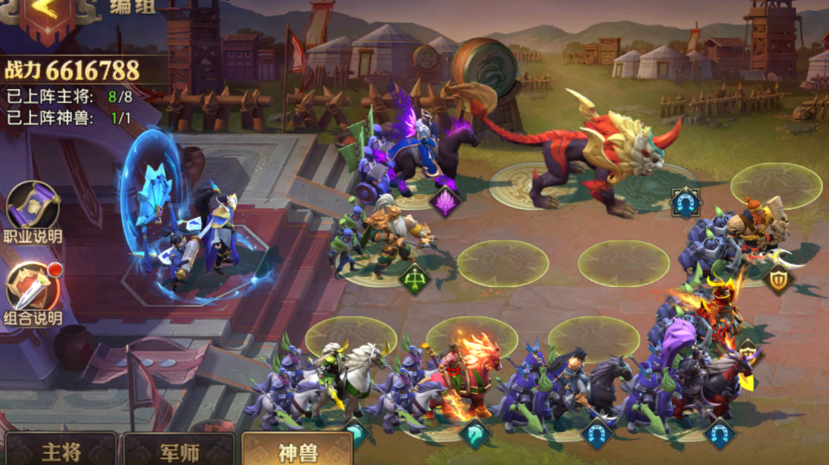Open 组合说明 combo description
The width and height of the screenshot is (829, 465).
pos(33,291)
